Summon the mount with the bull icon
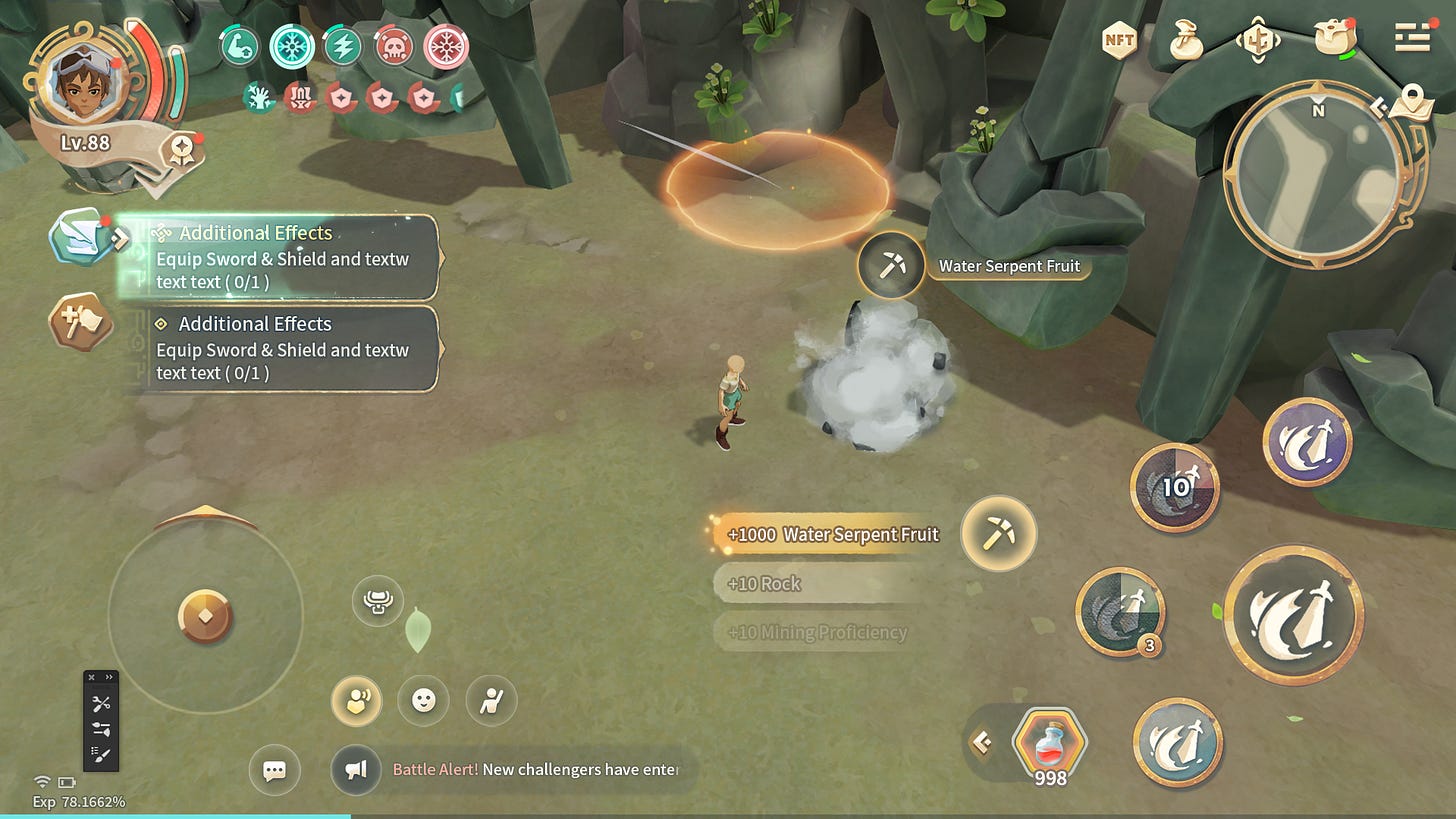 pyautogui.click(x=378, y=601)
